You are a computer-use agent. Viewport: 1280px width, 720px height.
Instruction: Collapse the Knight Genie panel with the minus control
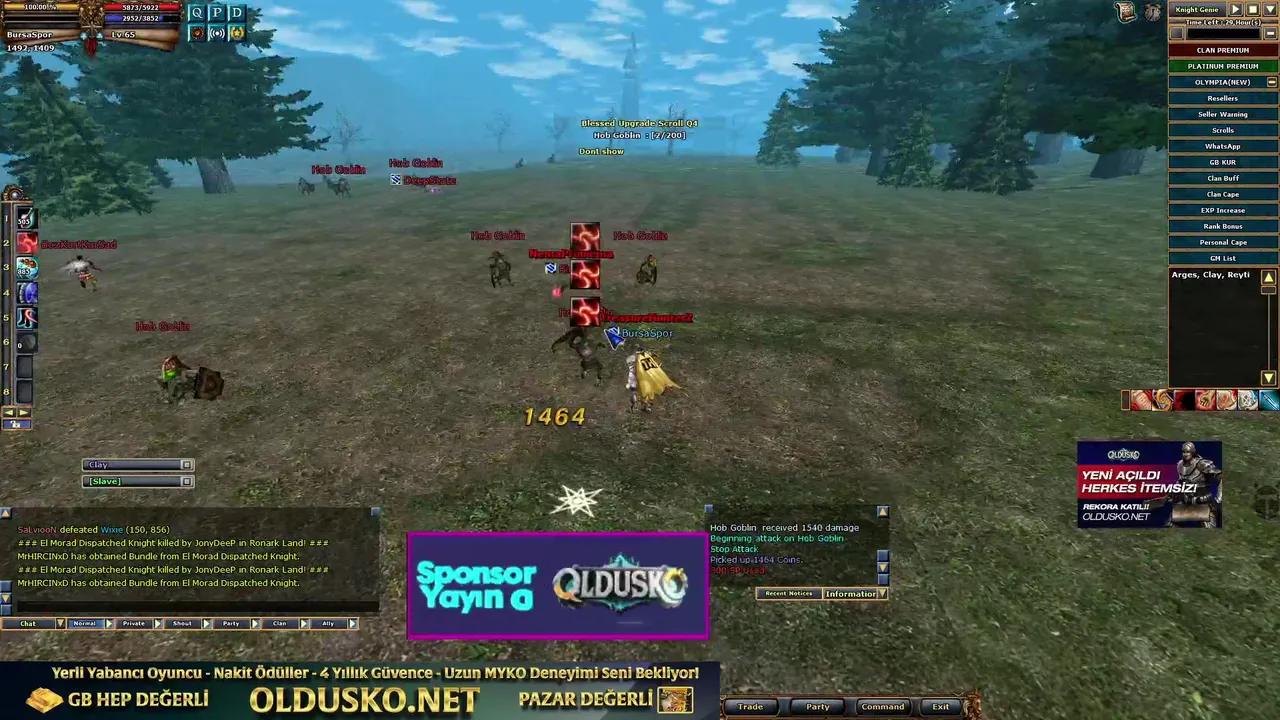coord(1270,33)
